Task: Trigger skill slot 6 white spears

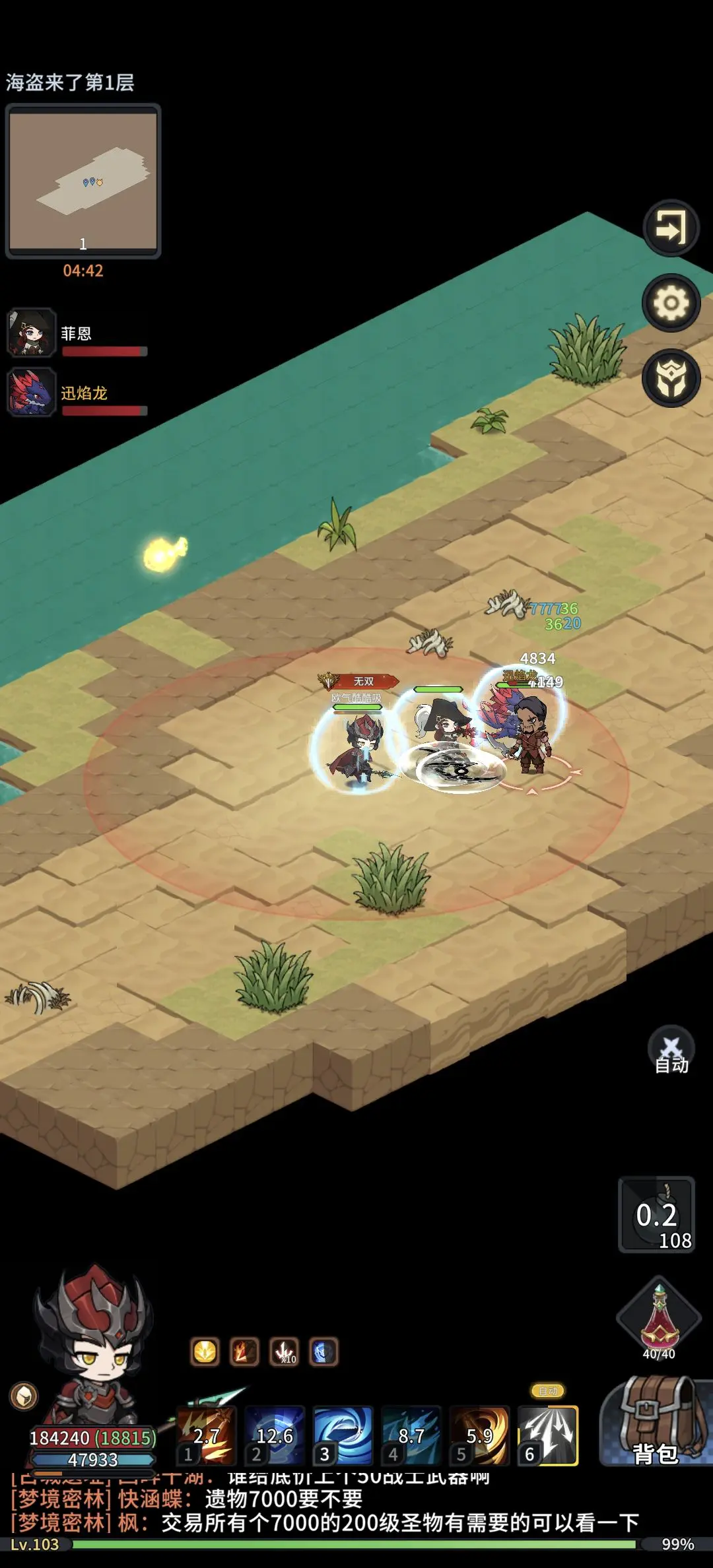Action: [x=548, y=1436]
